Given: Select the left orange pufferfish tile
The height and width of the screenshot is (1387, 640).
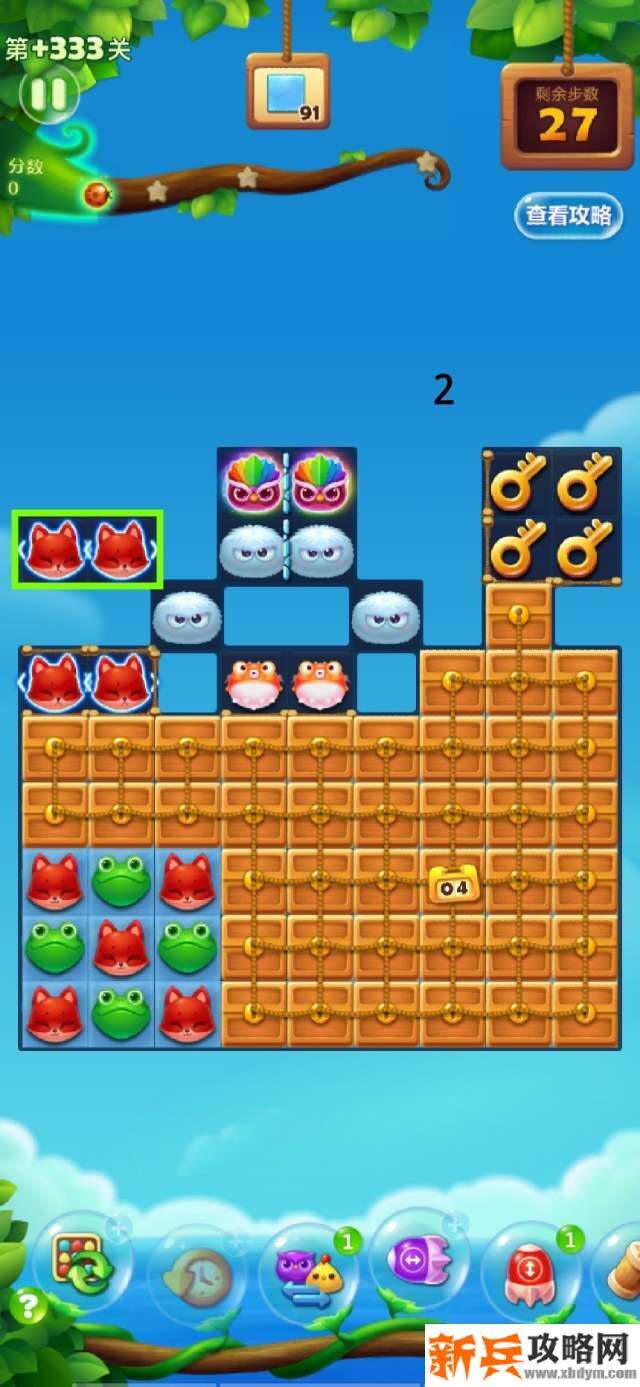Looking at the screenshot, I should (253, 683).
